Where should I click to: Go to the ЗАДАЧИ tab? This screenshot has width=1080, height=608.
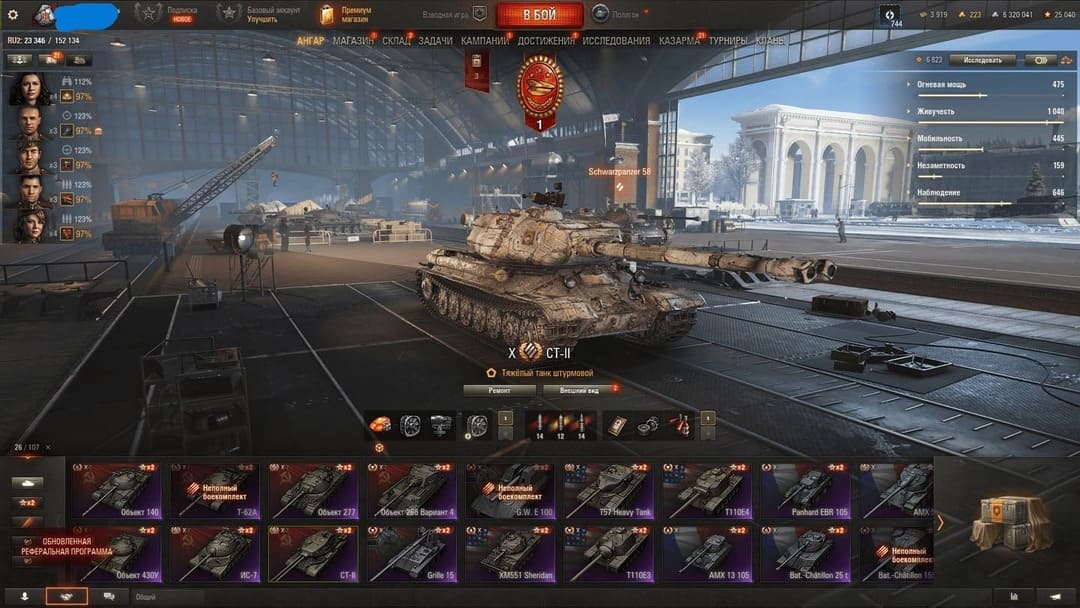point(435,41)
